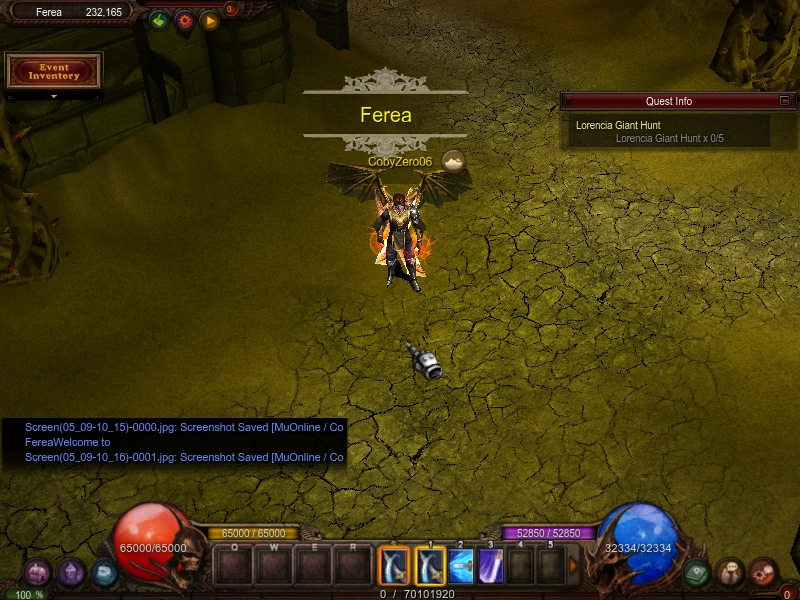The width and height of the screenshot is (800, 600).
Task: Click the orange arrow beside skill bar
Action: [574, 566]
